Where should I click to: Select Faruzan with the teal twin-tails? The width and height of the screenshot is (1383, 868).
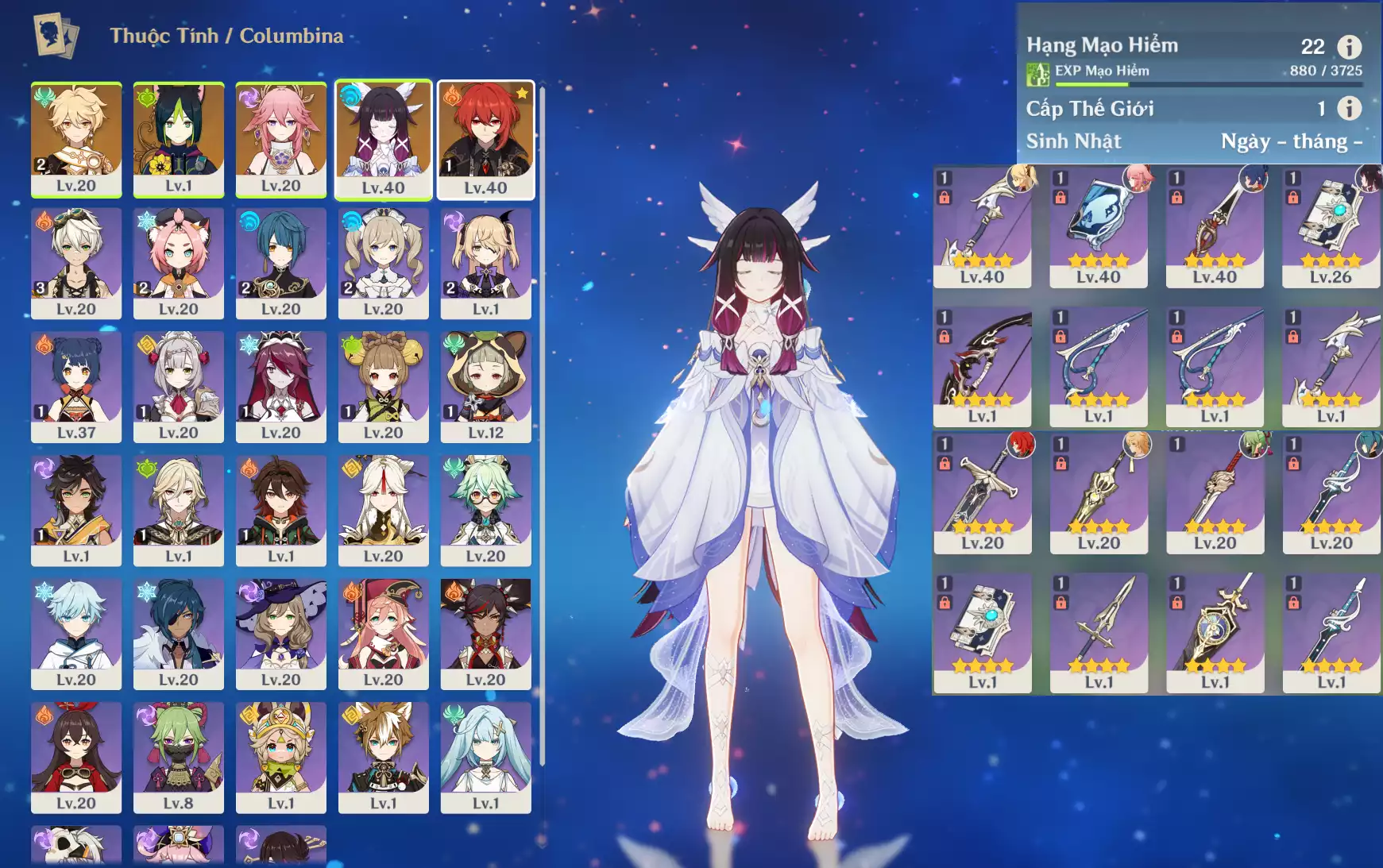click(x=485, y=757)
